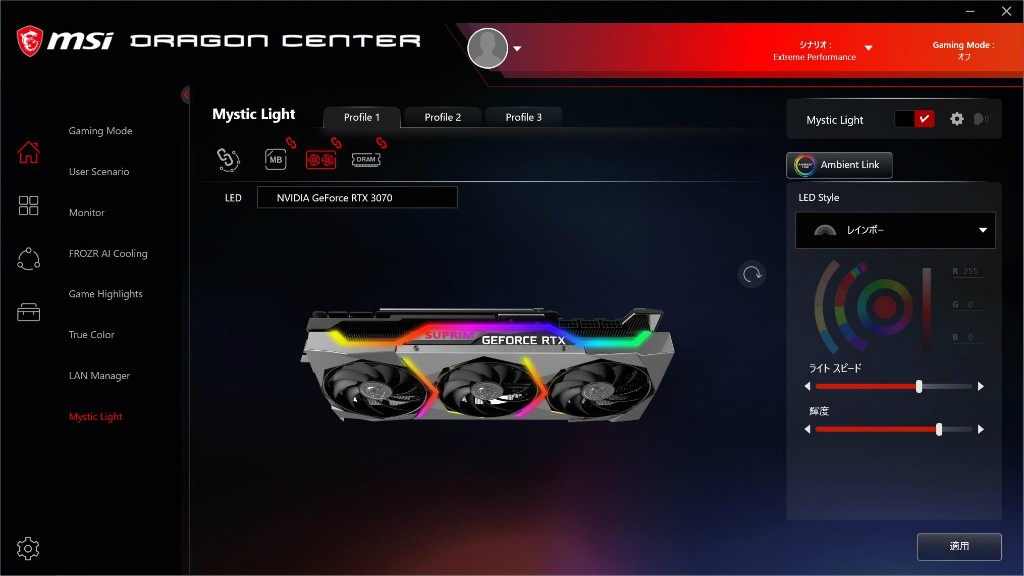Click the Ambient Link button
1024x576 pixels.
(x=839, y=165)
